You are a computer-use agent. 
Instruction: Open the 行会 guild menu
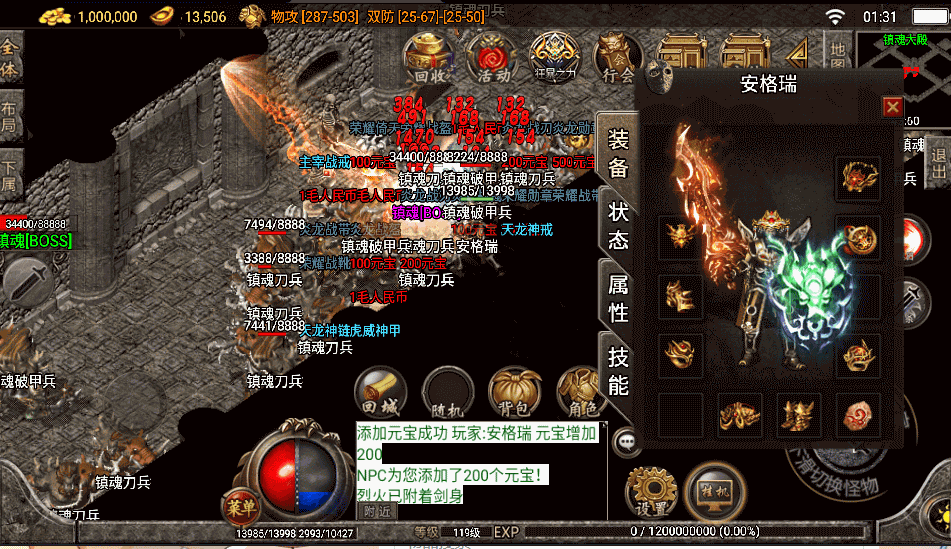[617, 57]
